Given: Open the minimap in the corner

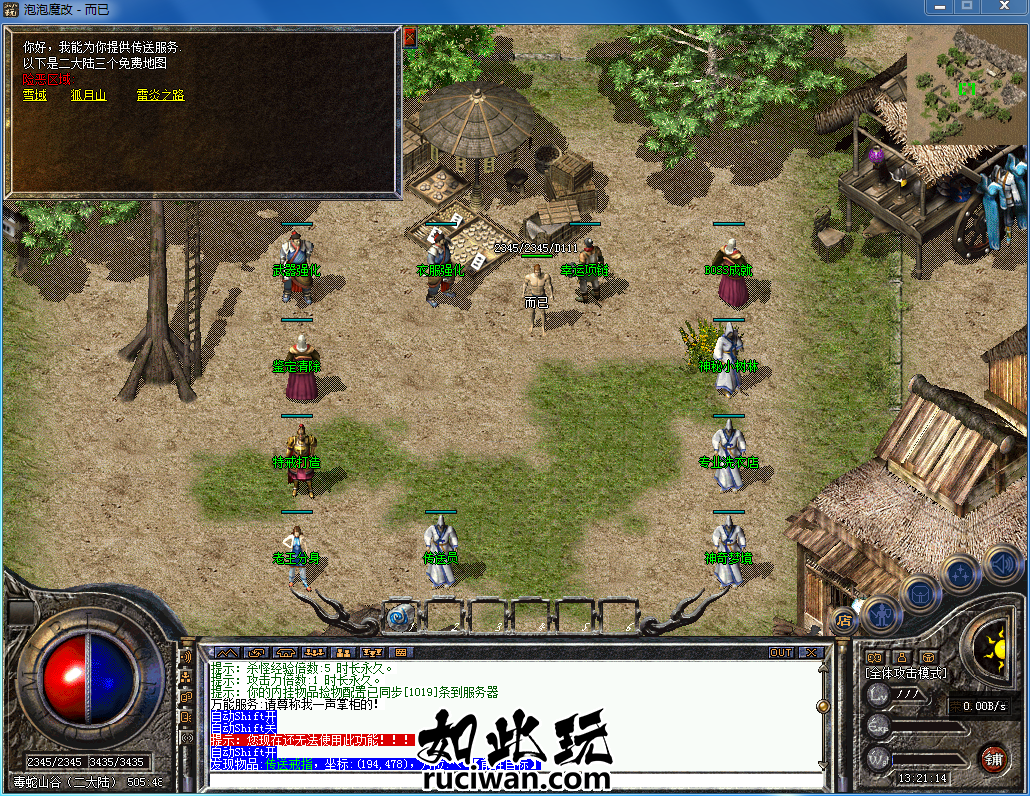Looking at the screenshot, I should pyautogui.click(x=966, y=84).
